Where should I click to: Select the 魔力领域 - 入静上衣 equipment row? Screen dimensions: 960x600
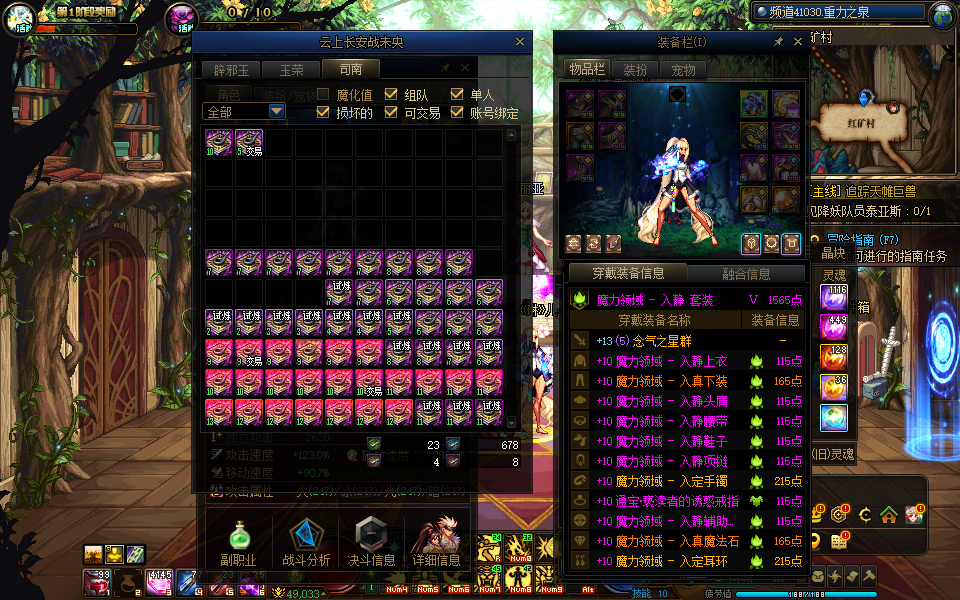click(662, 361)
